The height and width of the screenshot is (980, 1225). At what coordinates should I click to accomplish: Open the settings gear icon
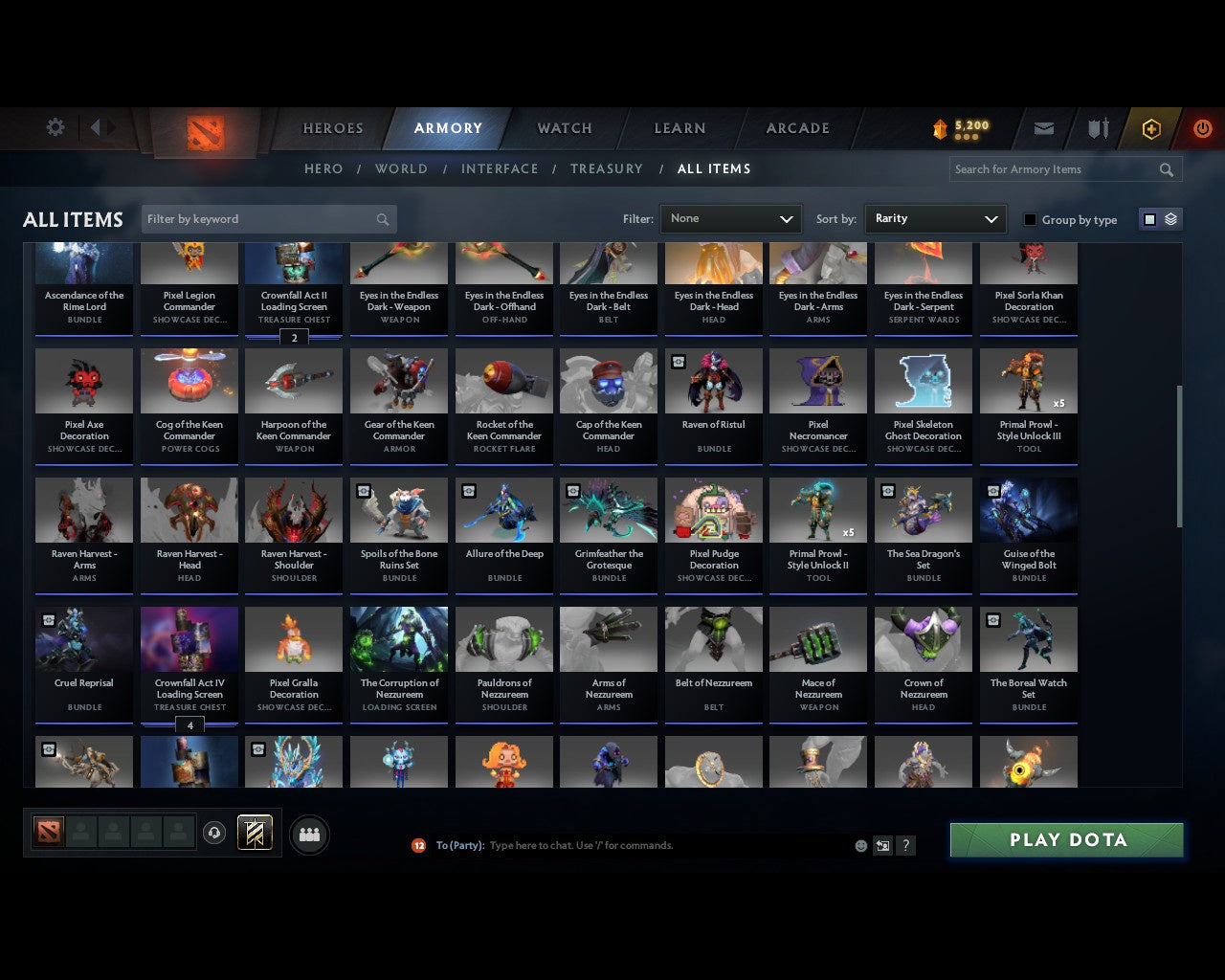pos(55,127)
